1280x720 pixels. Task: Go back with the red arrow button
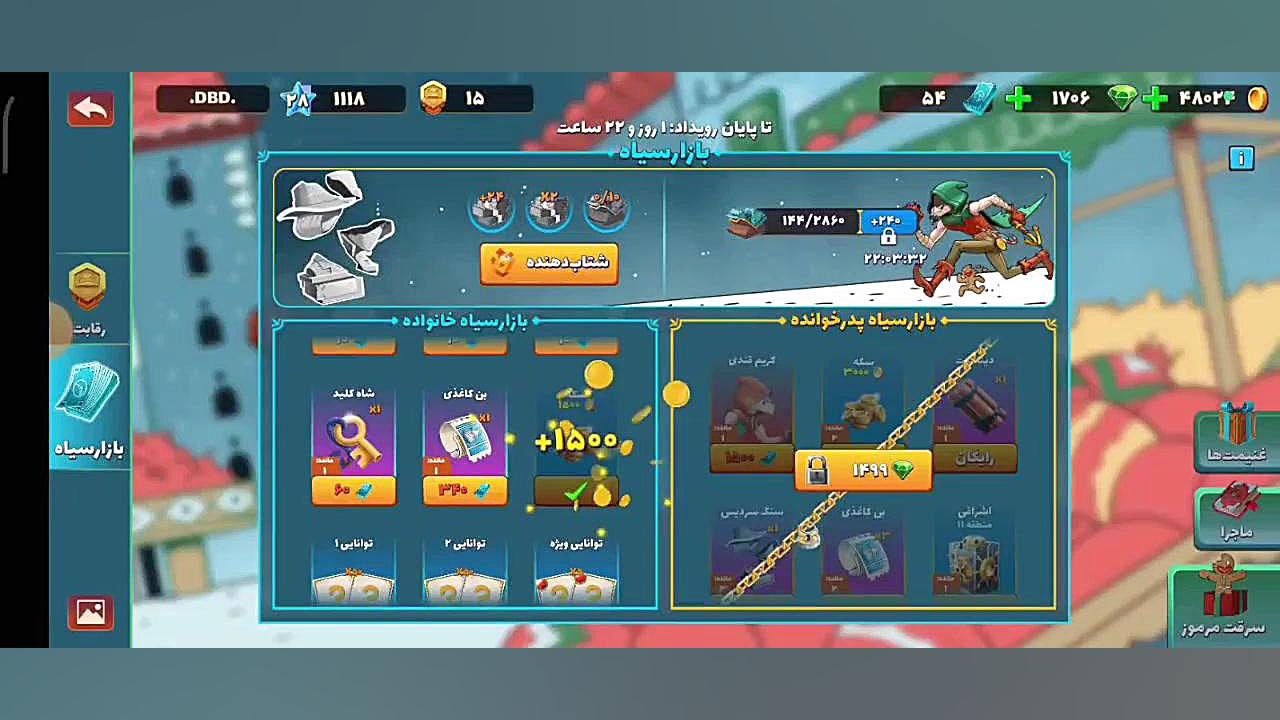[90, 108]
